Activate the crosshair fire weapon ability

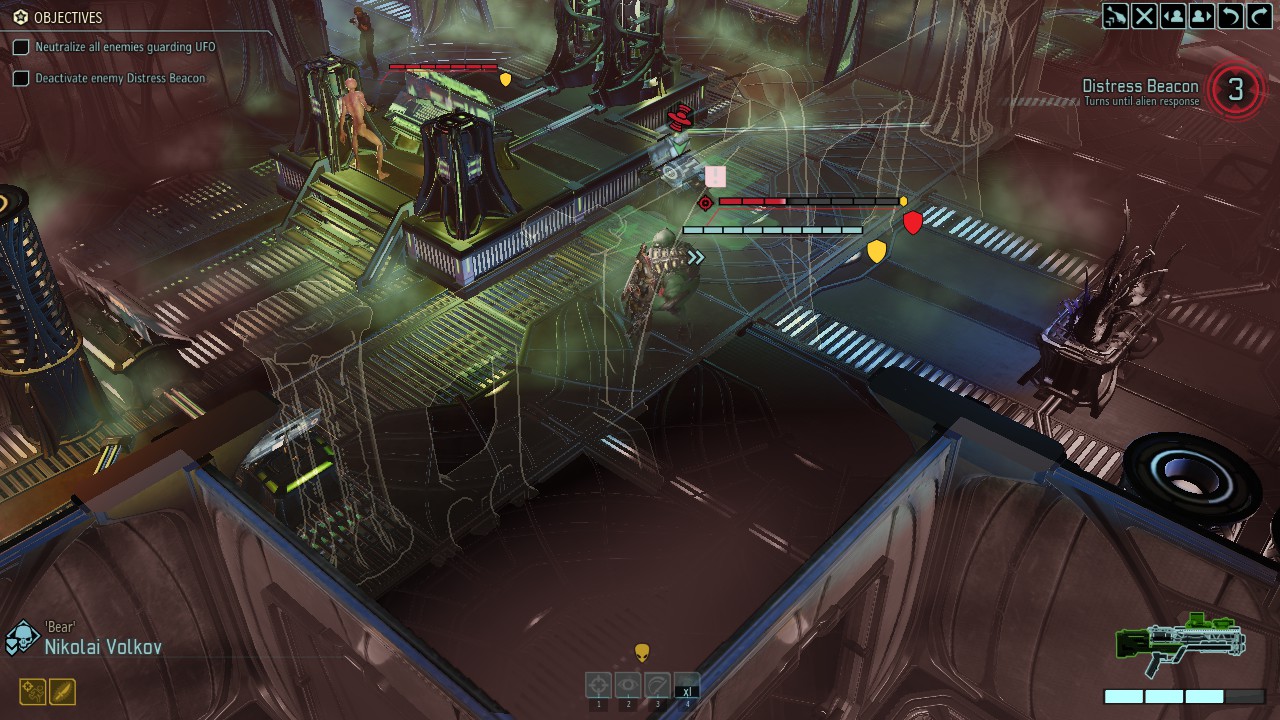599,686
